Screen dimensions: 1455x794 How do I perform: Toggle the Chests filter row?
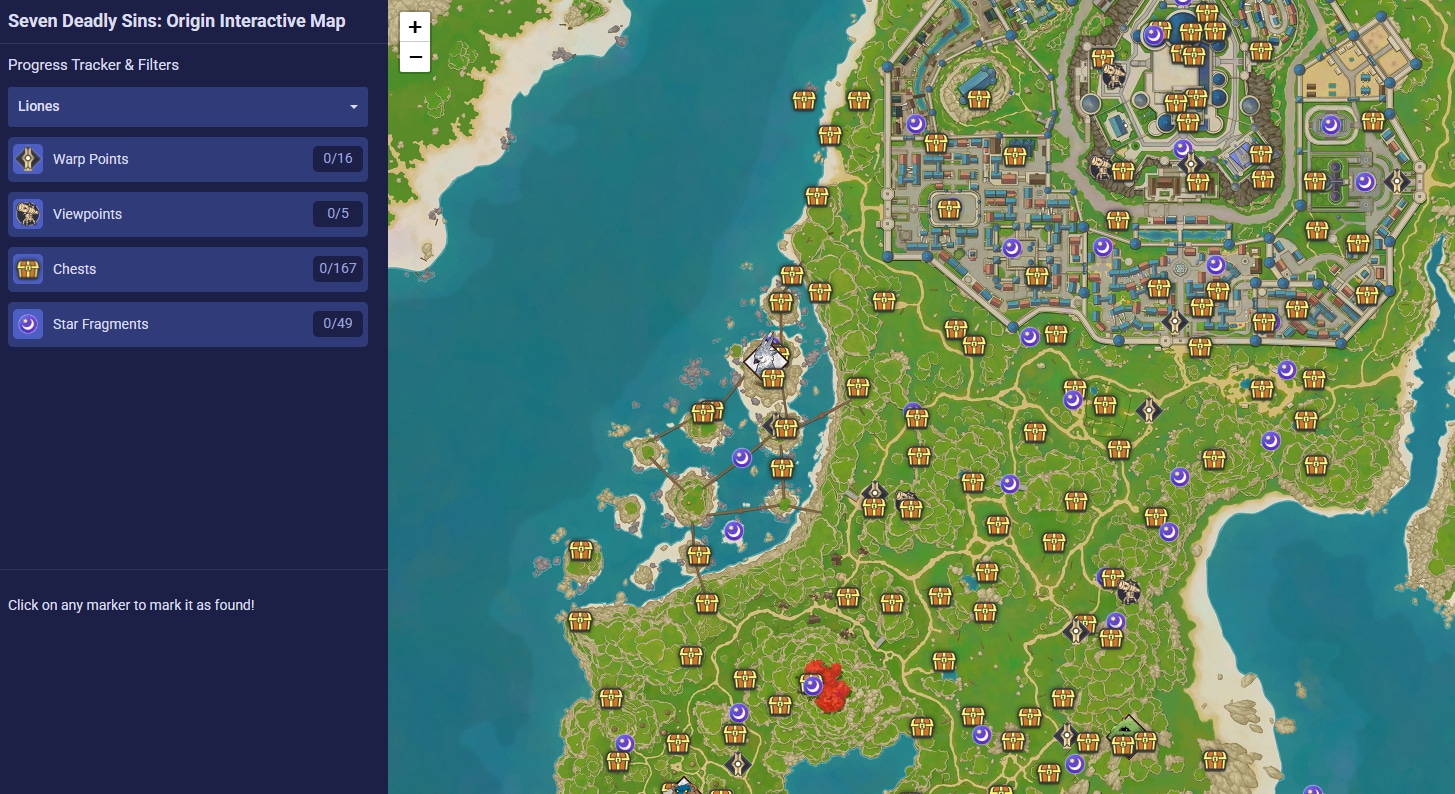(188, 268)
